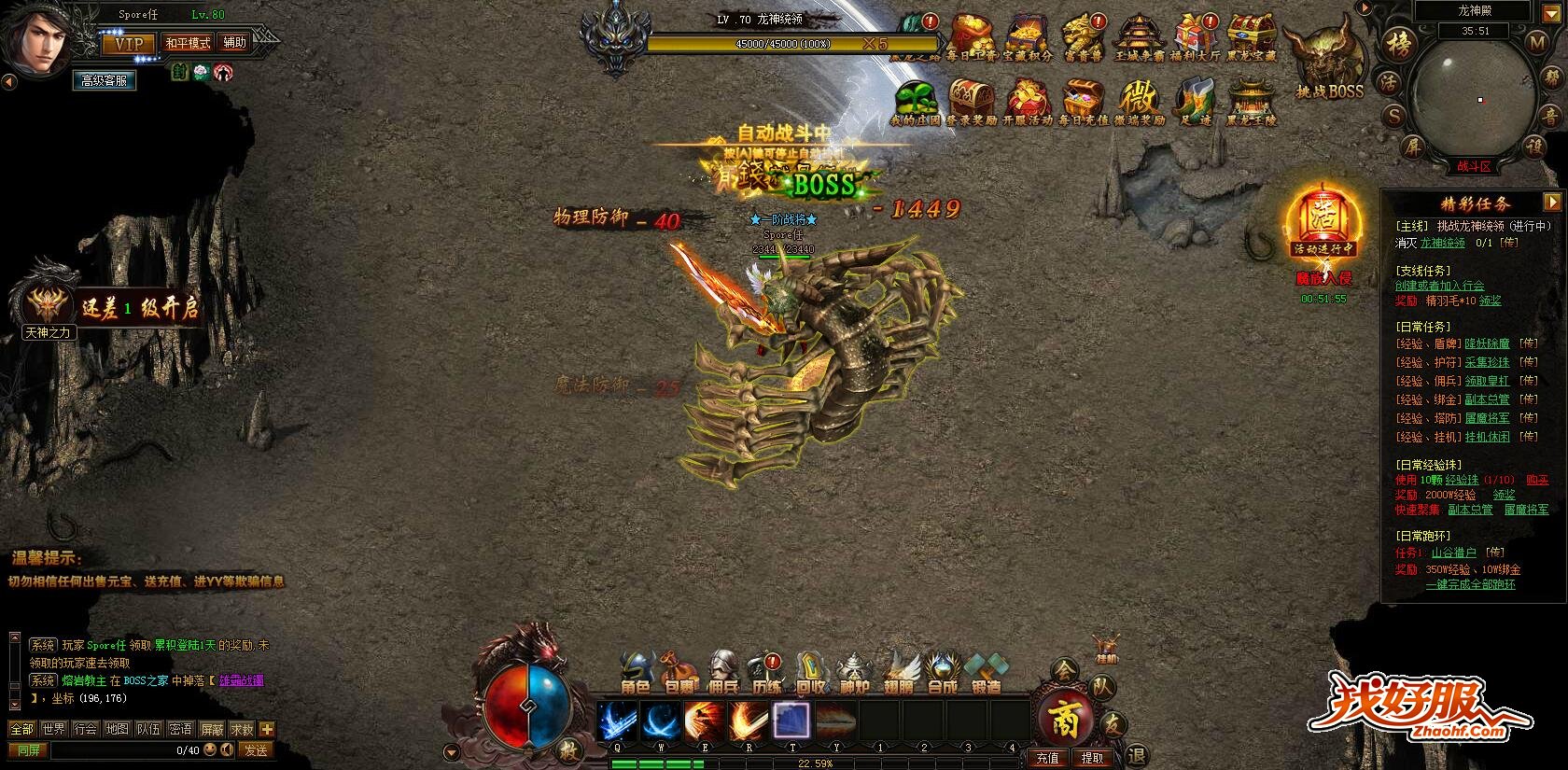Open the 角色 character helmet icon
1568x770 pixels.
636,672
